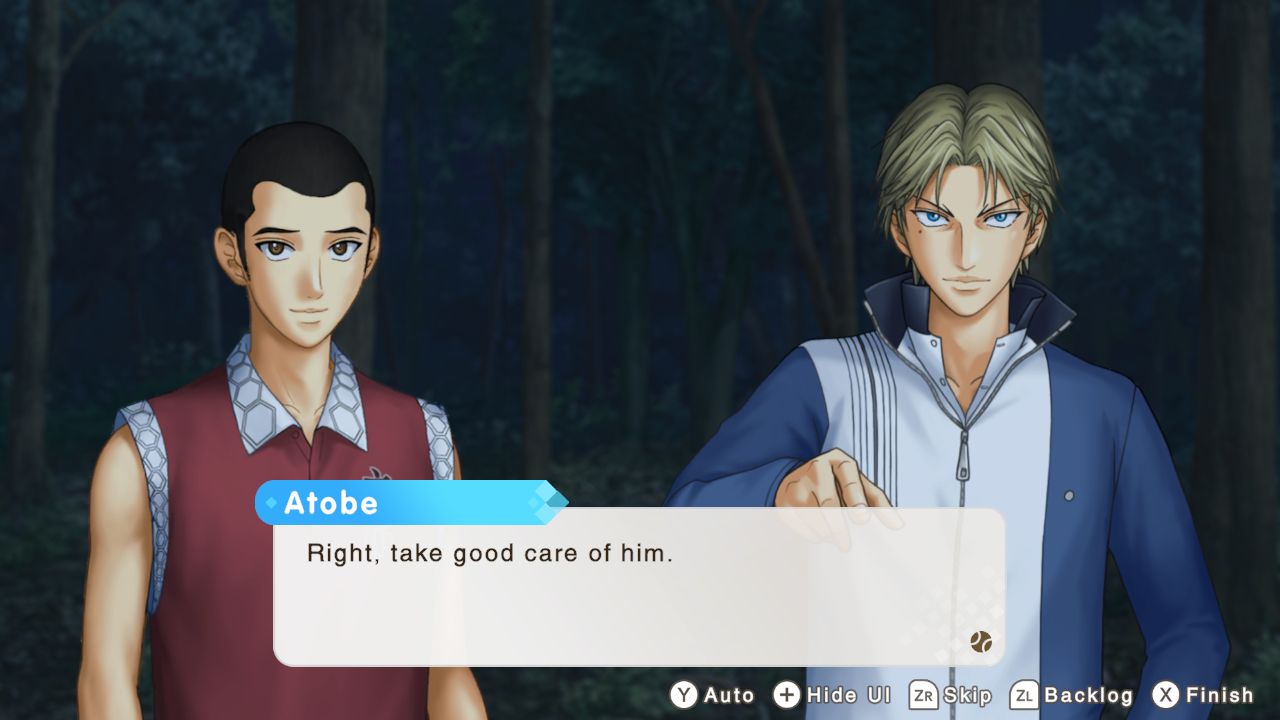Screen dimensions: 1280x720
Task: Click the light-blue diamond beside Atobe's name
Action: coord(271,503)
